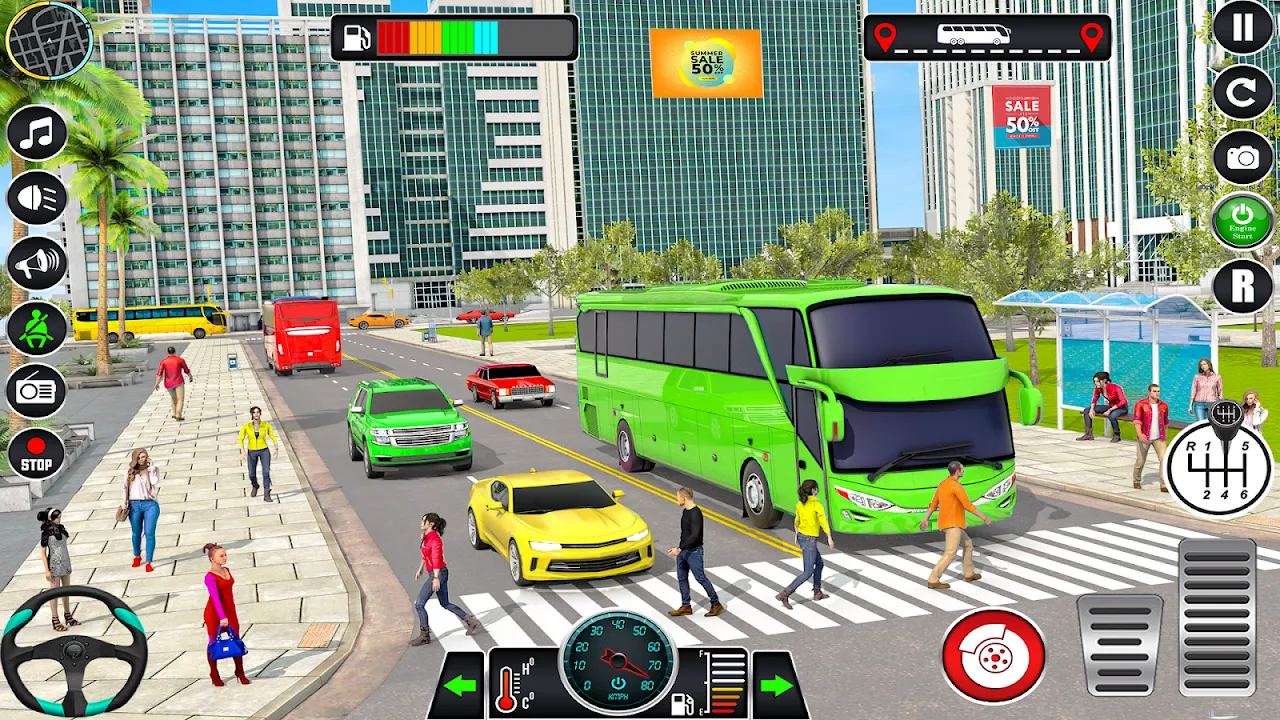Sound the horn megaphone button
Screen dimensions: 1280x720
tap(37, 263)
